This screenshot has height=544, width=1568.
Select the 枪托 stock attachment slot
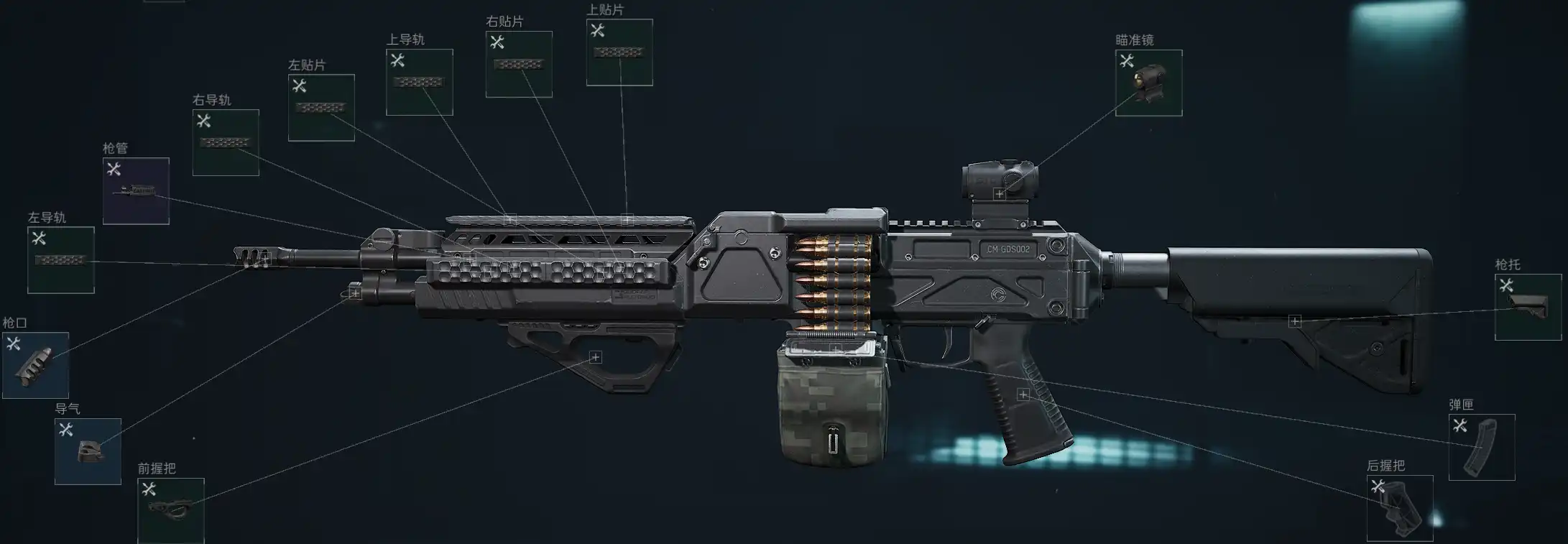click(x=1528, y=307)
